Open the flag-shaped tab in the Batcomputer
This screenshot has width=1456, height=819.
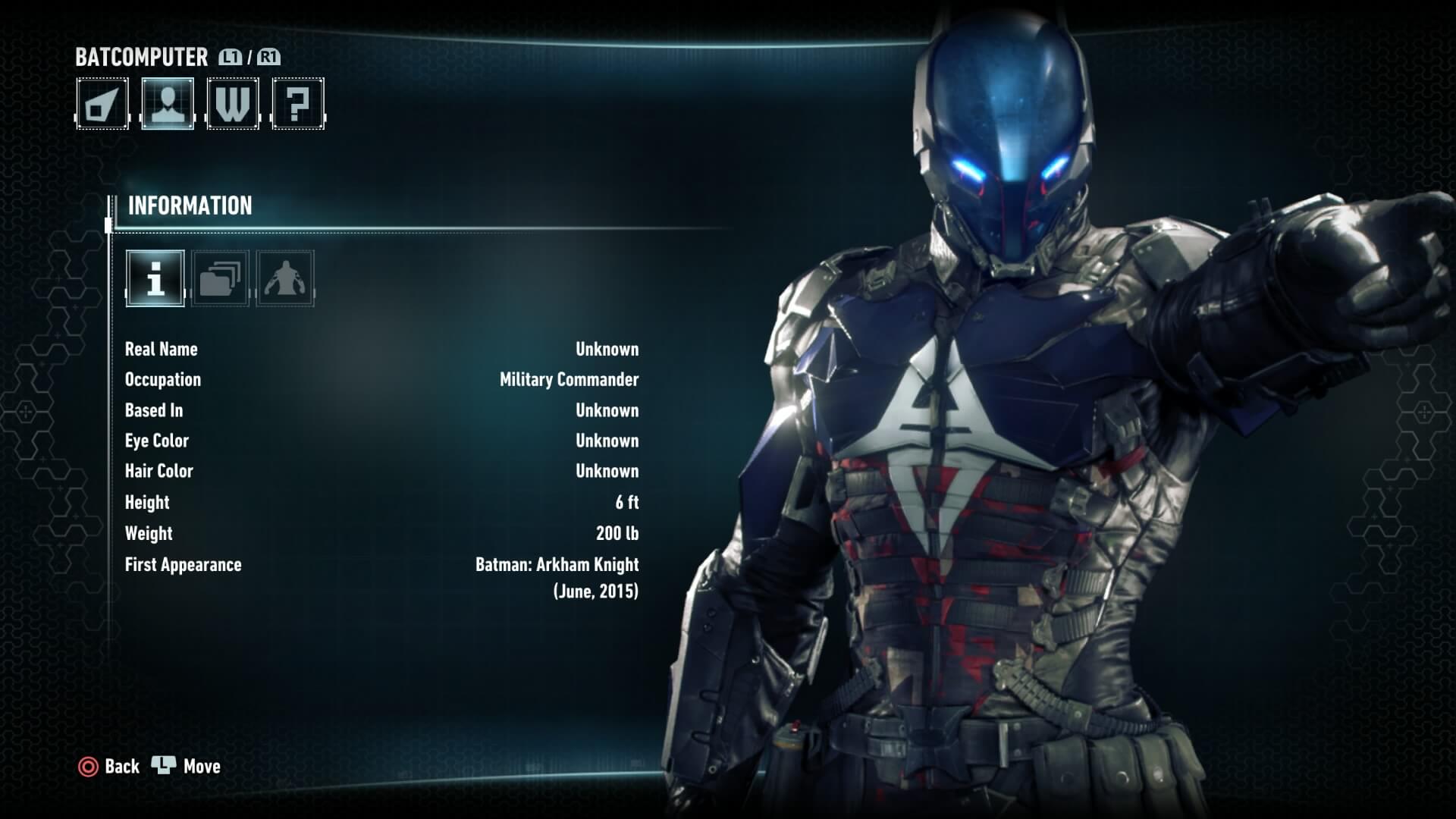(x=102, y=104)
